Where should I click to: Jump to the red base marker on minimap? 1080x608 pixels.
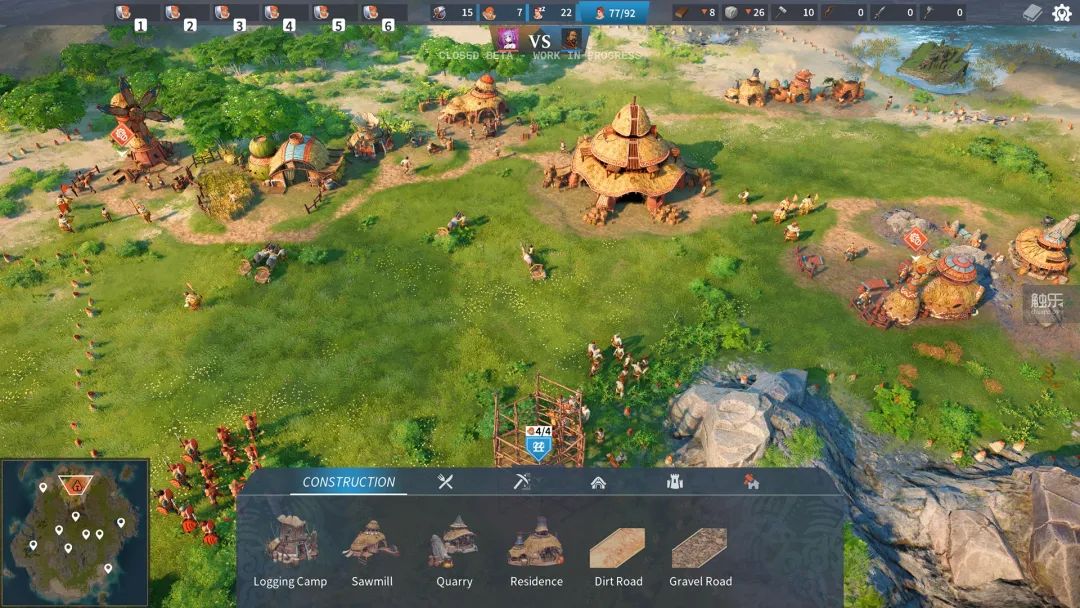pos(75,487)
